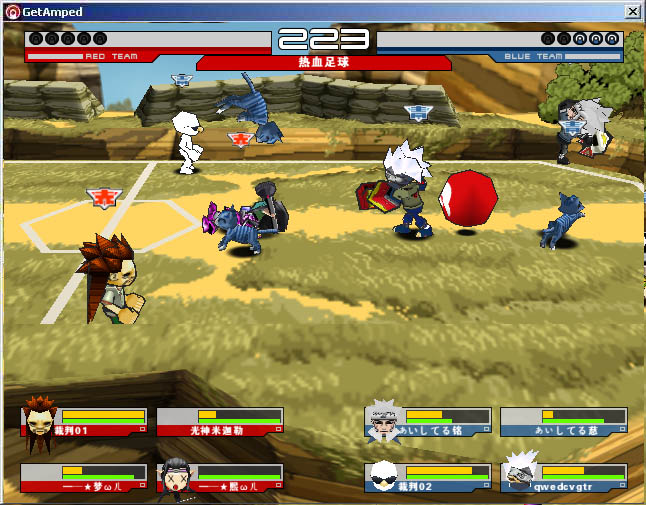Select the qwedcvgtr player panel
The height and width of the screenshot is (505, 646).
(x=564, y=477)
